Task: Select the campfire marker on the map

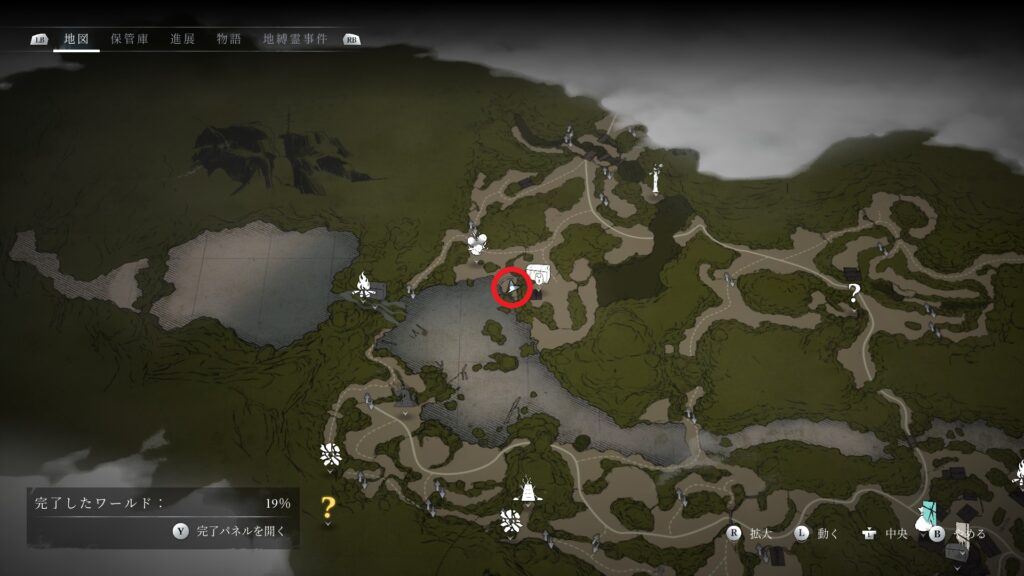Action: [x=366, y=288]
